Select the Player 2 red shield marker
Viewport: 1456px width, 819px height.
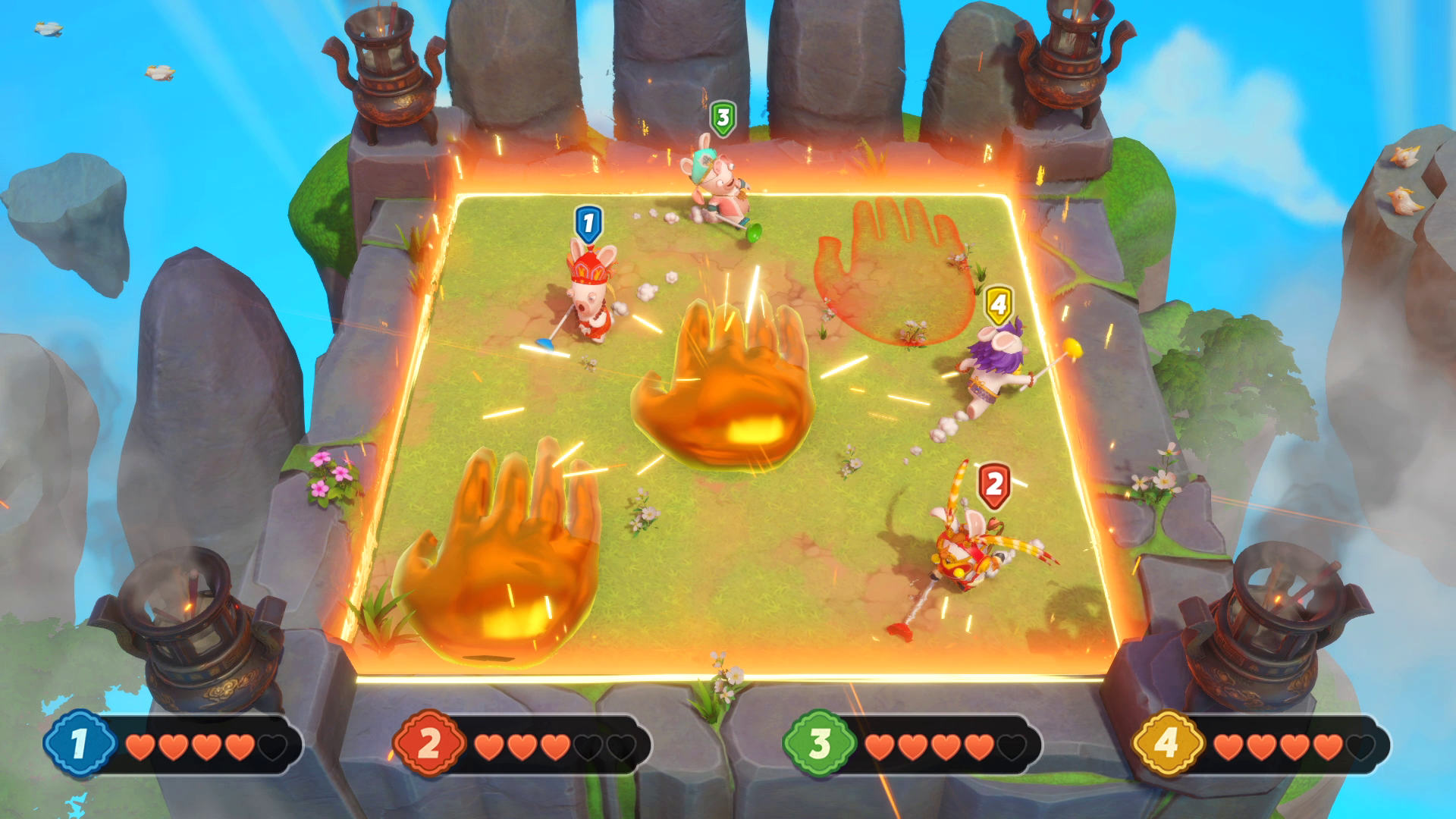(993, 481)
